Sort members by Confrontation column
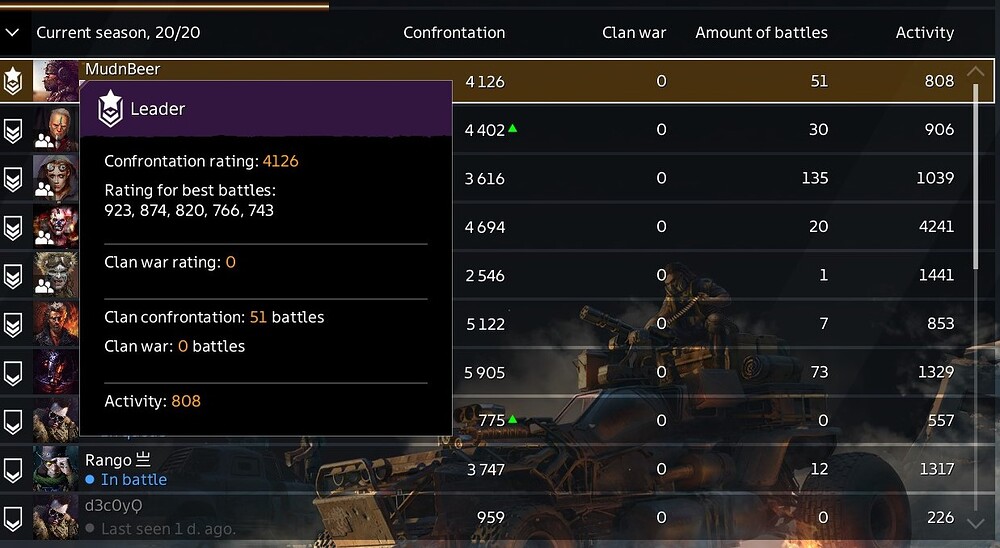 454,33
